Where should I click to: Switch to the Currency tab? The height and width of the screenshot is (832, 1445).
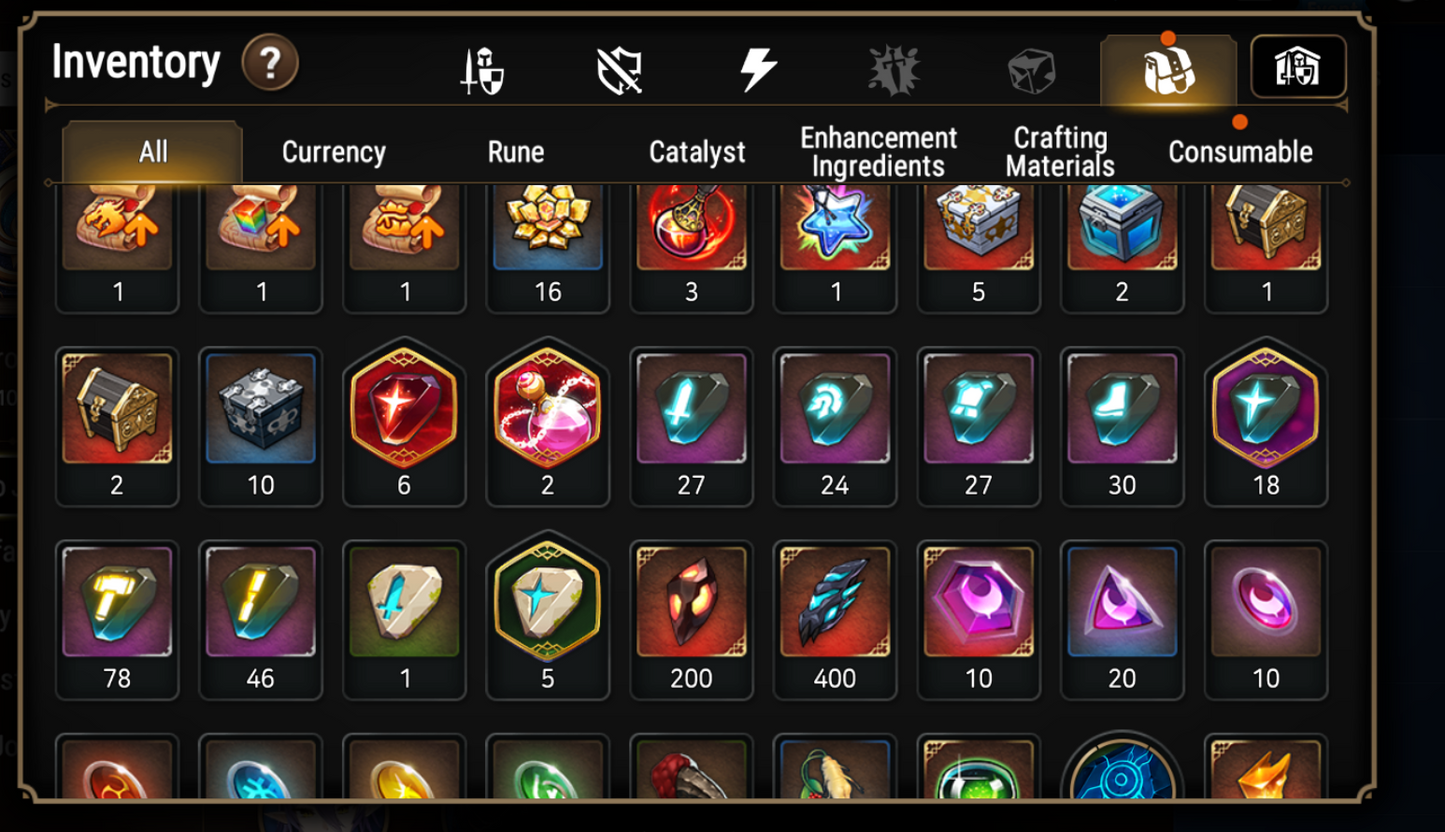tap(334, 152)
